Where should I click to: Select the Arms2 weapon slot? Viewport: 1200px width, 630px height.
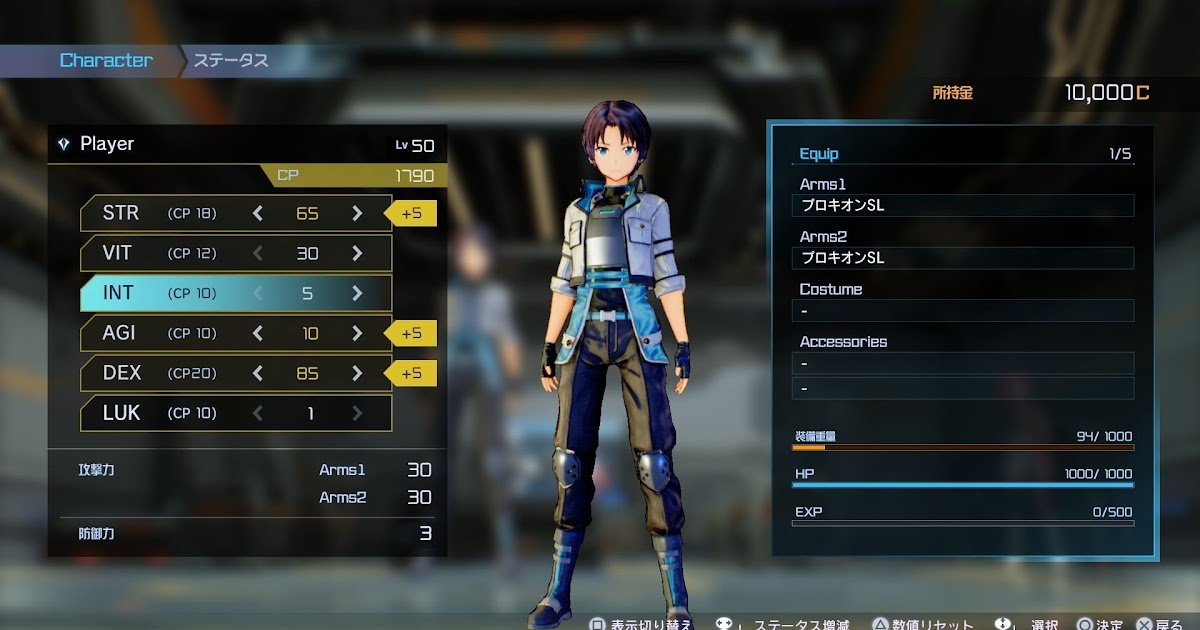point(963,258)
